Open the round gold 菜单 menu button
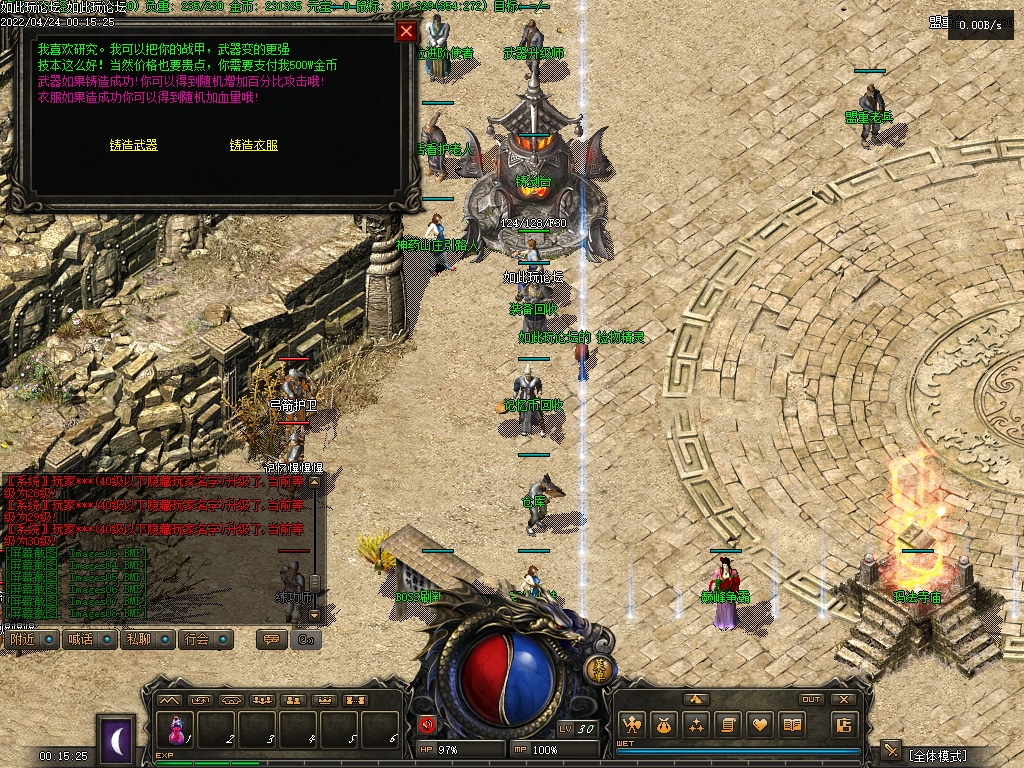The image size is (1024, 768). pos(597,669)
